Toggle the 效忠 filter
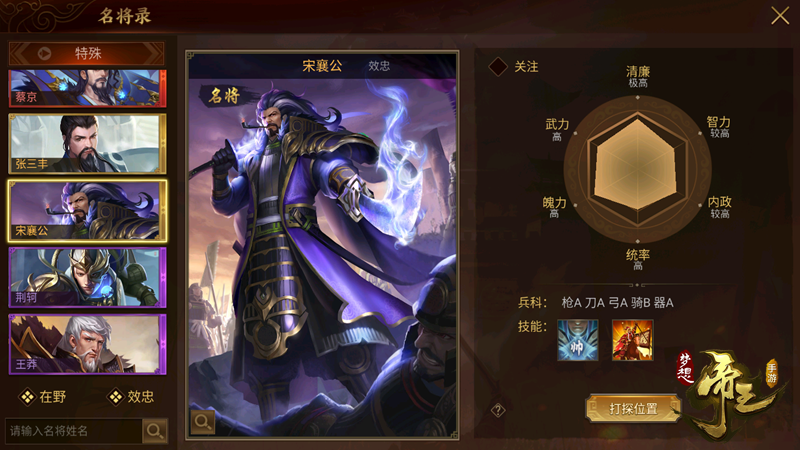This screenshot has height=450, width=800. [x=131, y=396]
